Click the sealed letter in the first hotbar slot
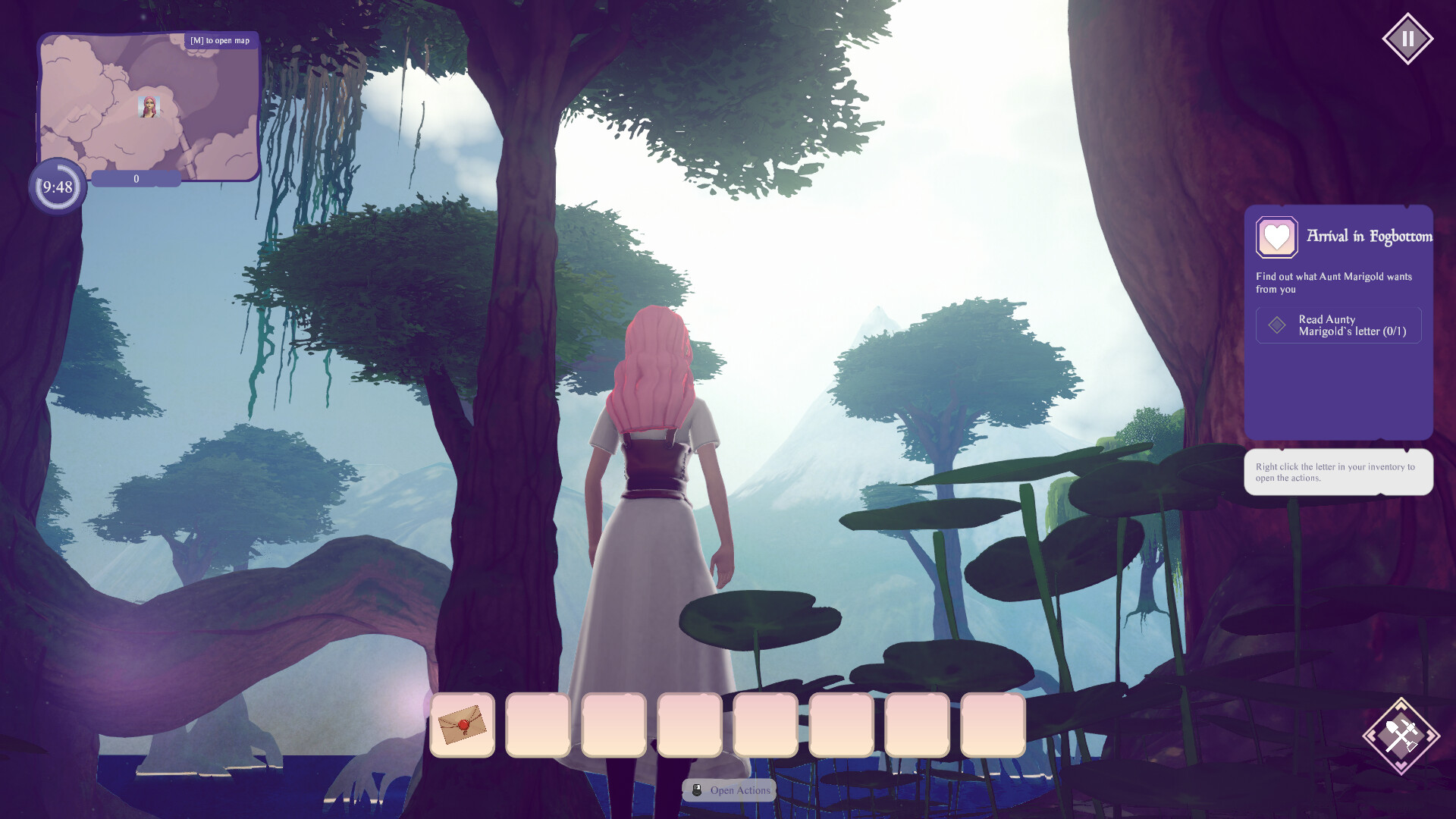 tap(463, 726)
